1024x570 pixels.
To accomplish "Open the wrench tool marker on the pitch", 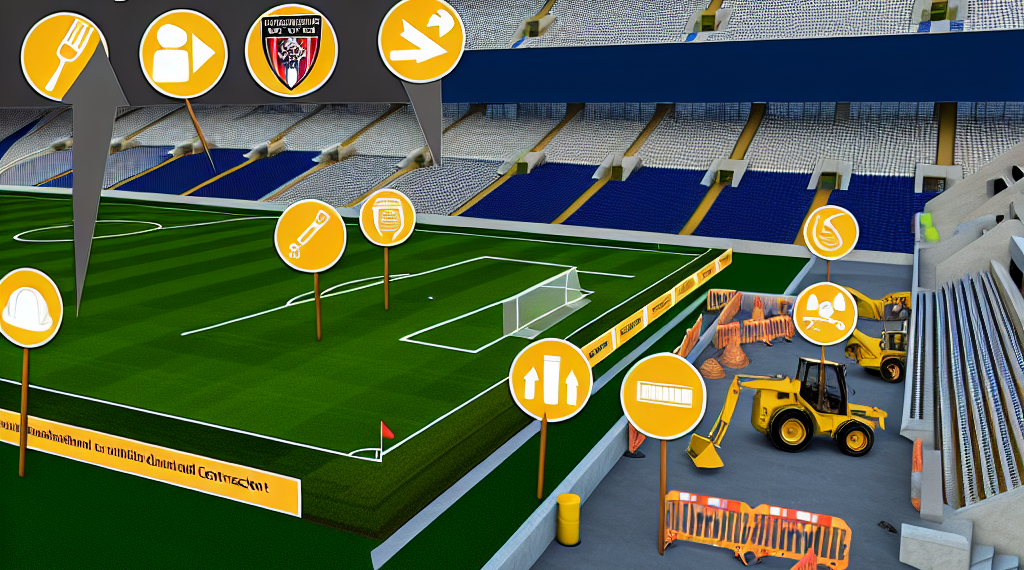I will click(310, 236).
